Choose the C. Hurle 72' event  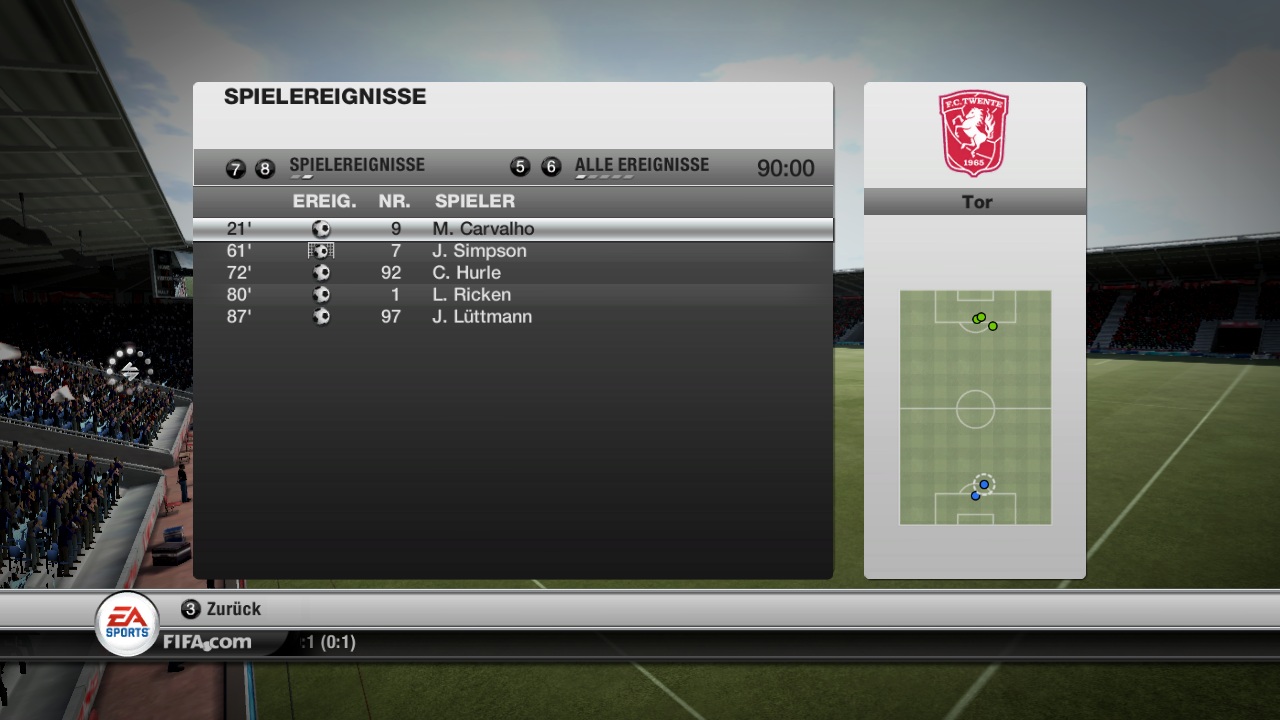pyautogui.click(x=512, y=273)
